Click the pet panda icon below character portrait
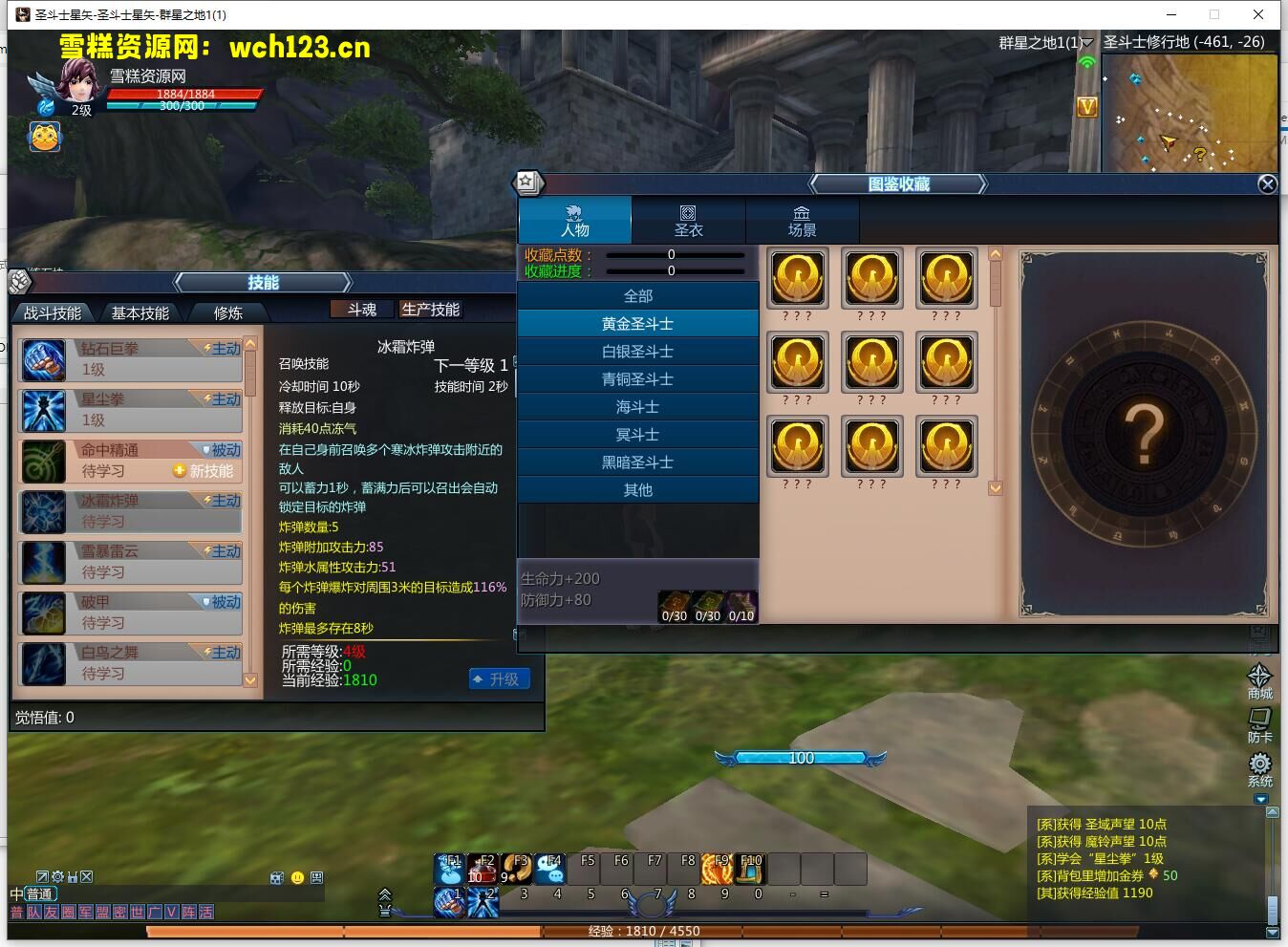The image size is (1288, 947). point(42,137)
